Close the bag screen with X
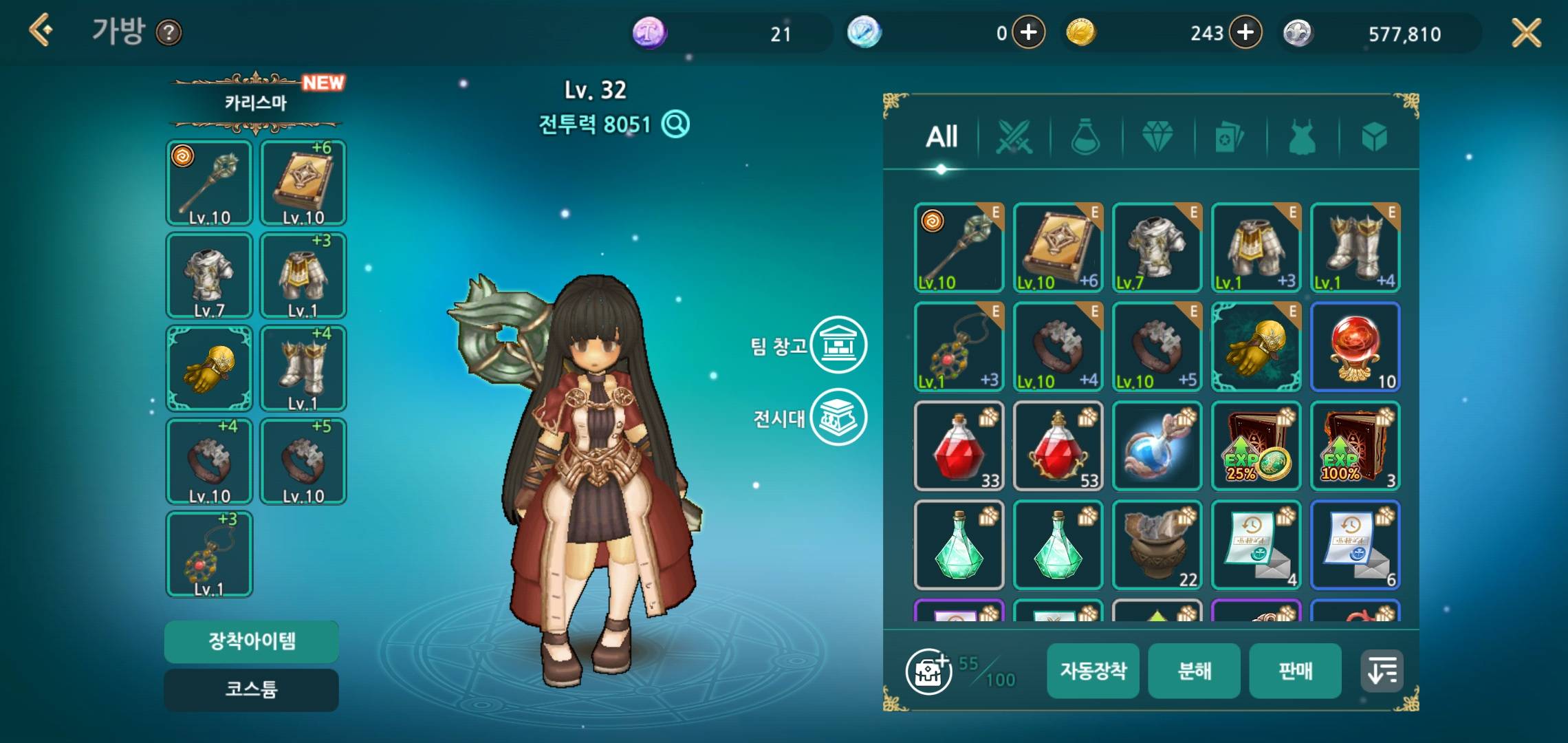Image resolution: width=1568 pixels, height=743 pixels. tap(1526, 32)
